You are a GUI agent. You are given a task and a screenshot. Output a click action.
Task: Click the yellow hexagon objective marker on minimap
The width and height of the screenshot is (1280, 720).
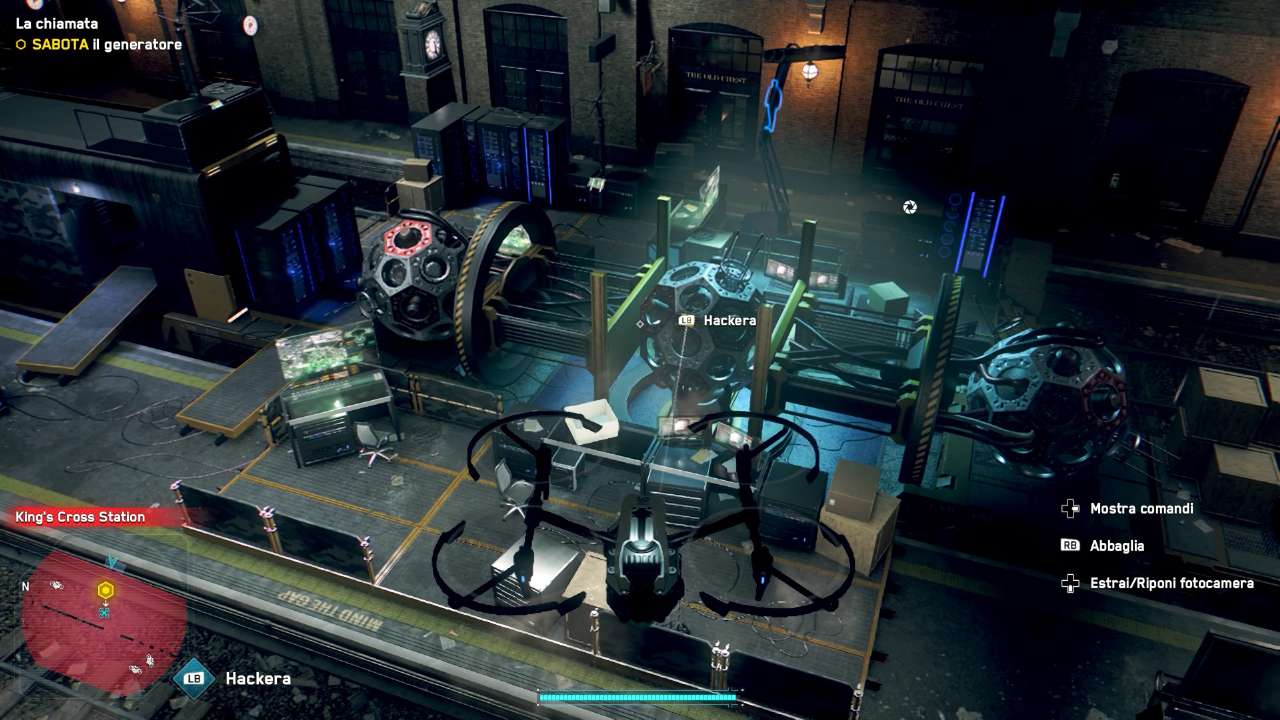click(x=105, y=591)
